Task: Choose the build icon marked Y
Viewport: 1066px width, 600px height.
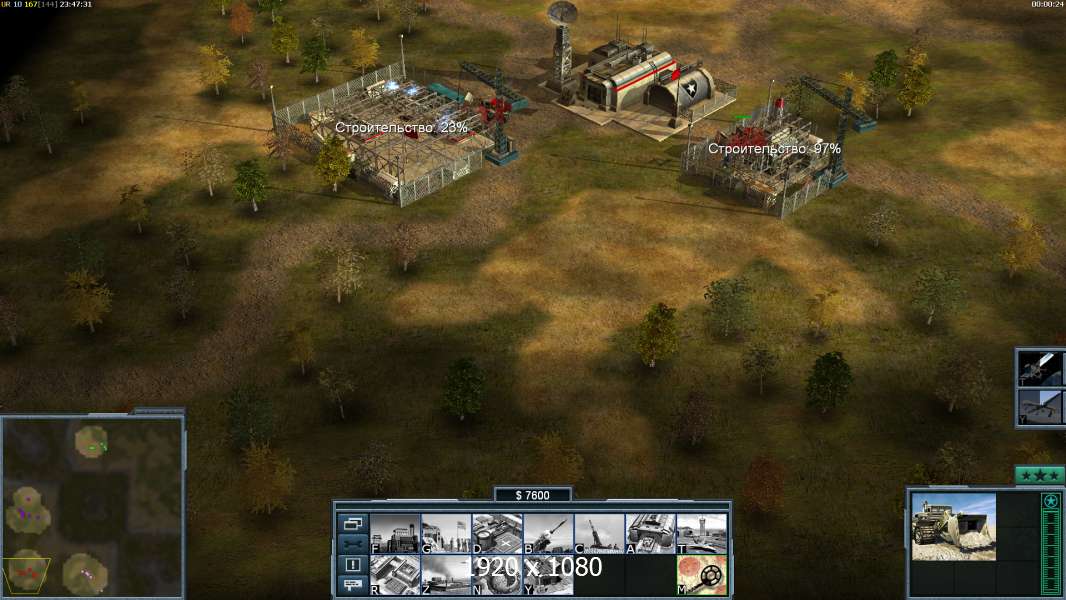Action: click(x=548, y=575)
